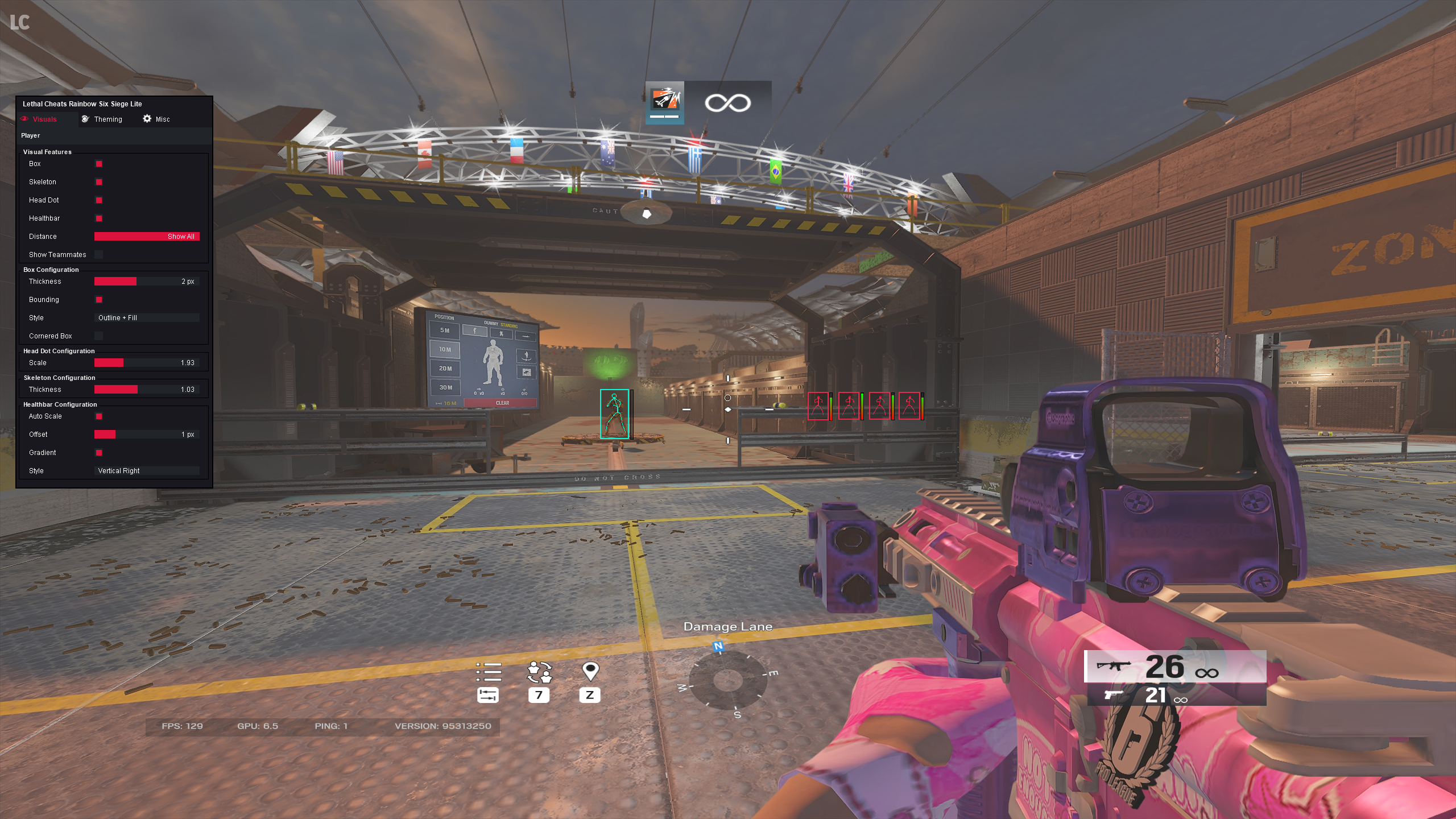Select the primary rifle weapon slot
The width and height of the screenshot is (1456, 819).
1175,667
